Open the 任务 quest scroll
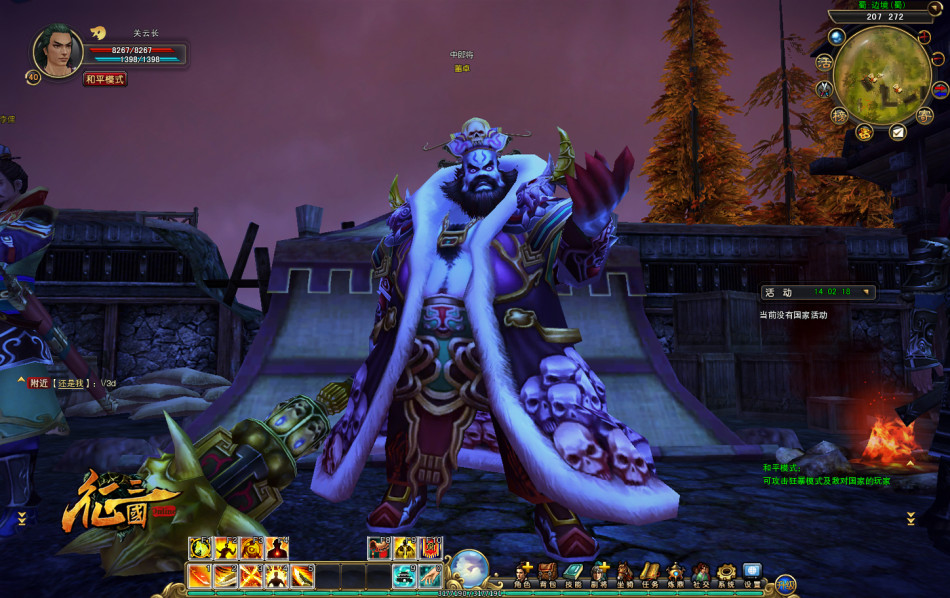Image resolution: width=950 pixels, height=598 pixels. click(650, 573)
